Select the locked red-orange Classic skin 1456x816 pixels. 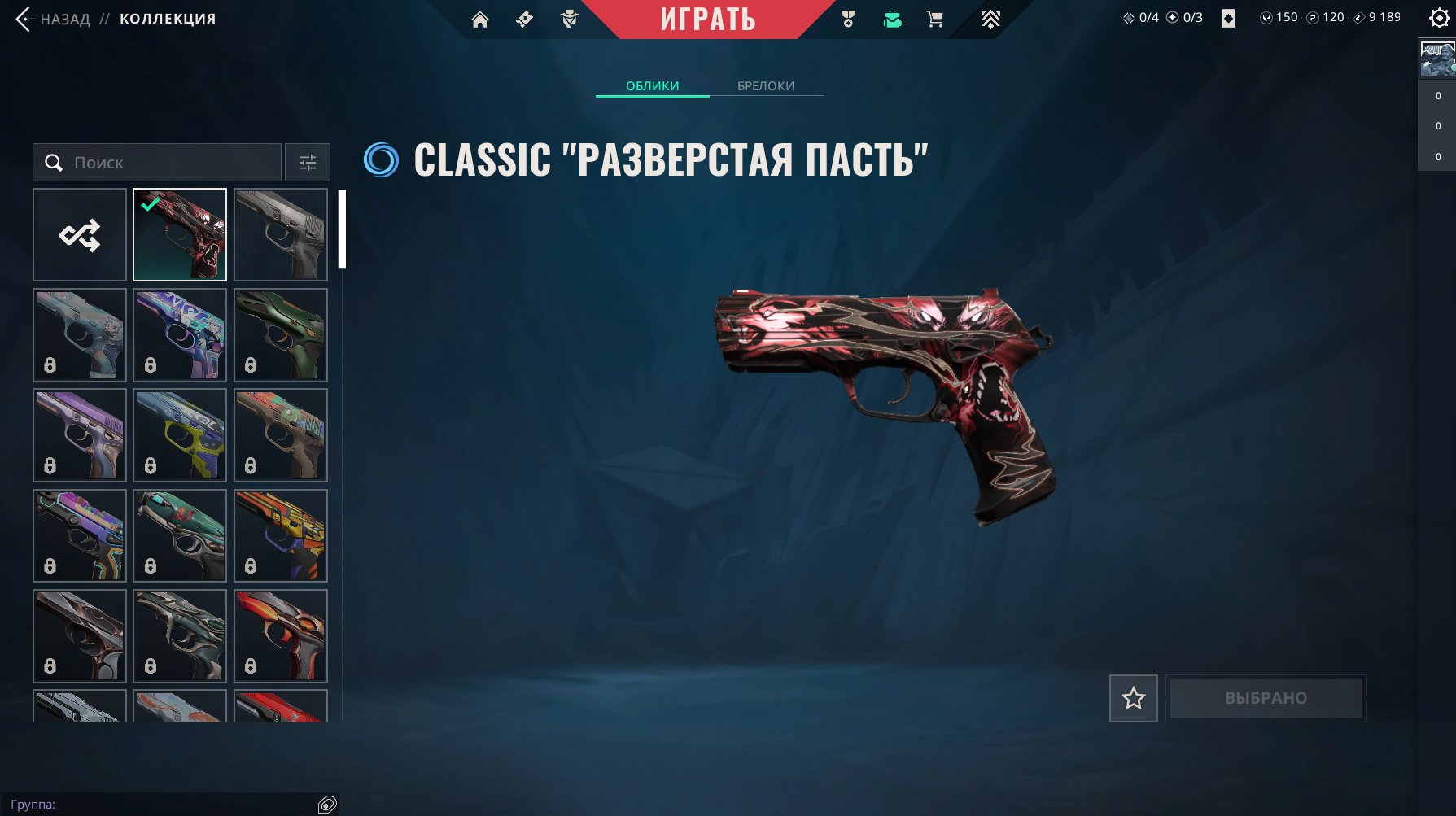[281, 636]
